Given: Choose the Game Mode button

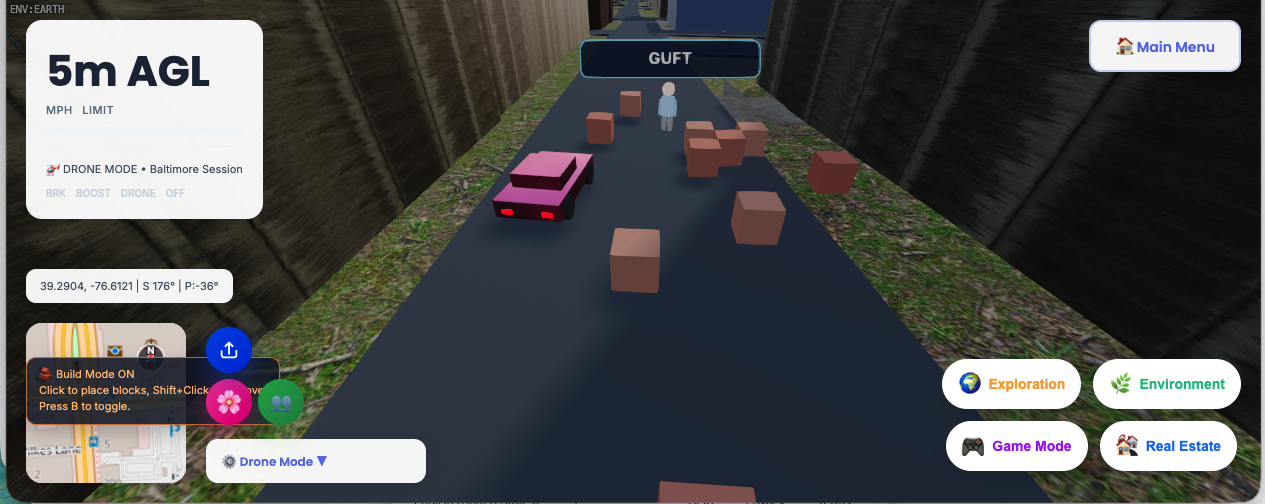Looking at the screenshot, I should 1016,446.
